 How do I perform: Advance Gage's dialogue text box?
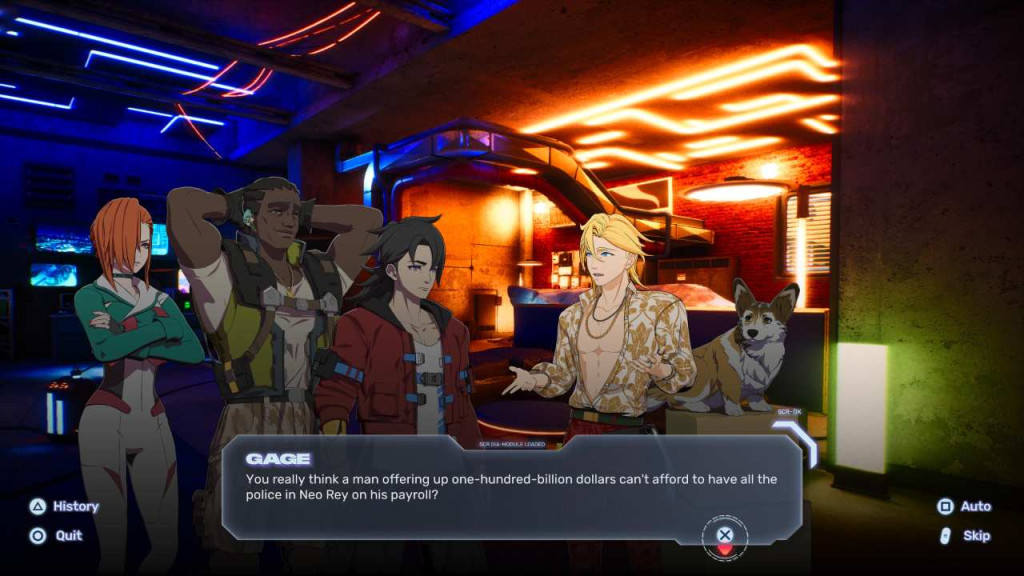[x=725, y=535]
